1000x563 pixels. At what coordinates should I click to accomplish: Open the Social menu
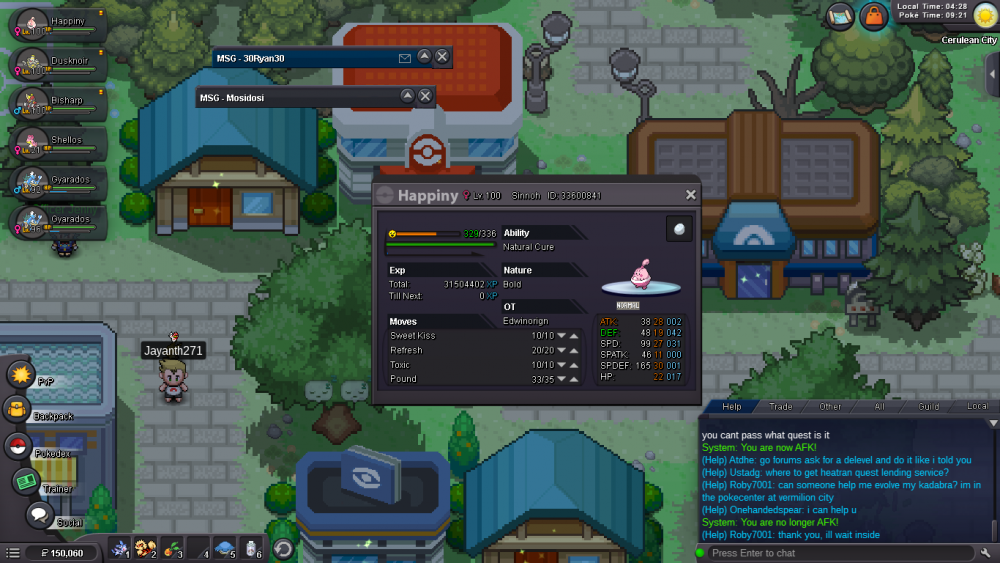tap(39, 515)
